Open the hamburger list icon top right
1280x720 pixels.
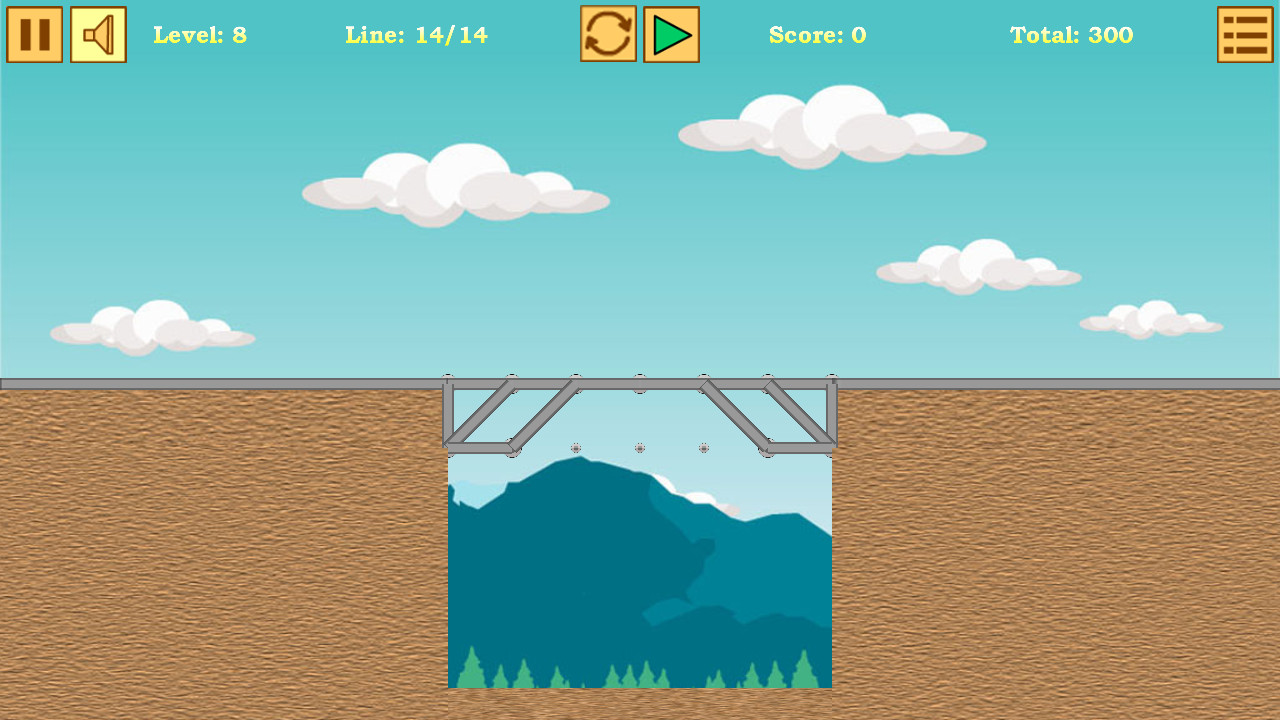[1245, 34]
